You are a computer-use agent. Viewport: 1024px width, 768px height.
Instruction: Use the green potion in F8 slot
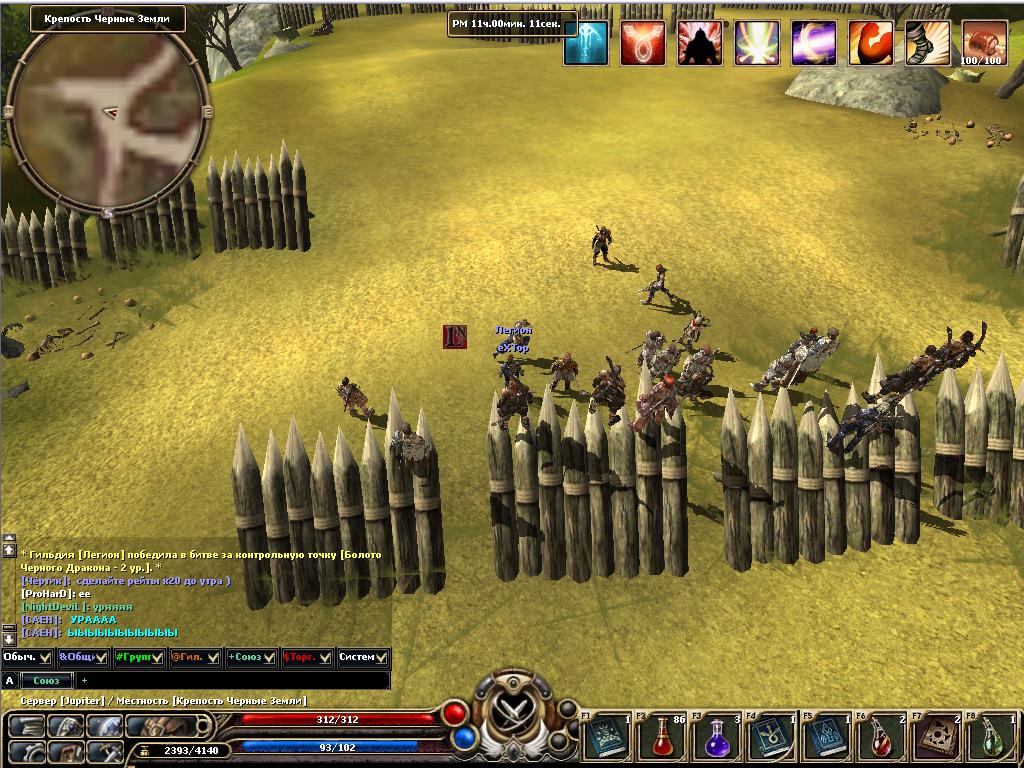993,737
